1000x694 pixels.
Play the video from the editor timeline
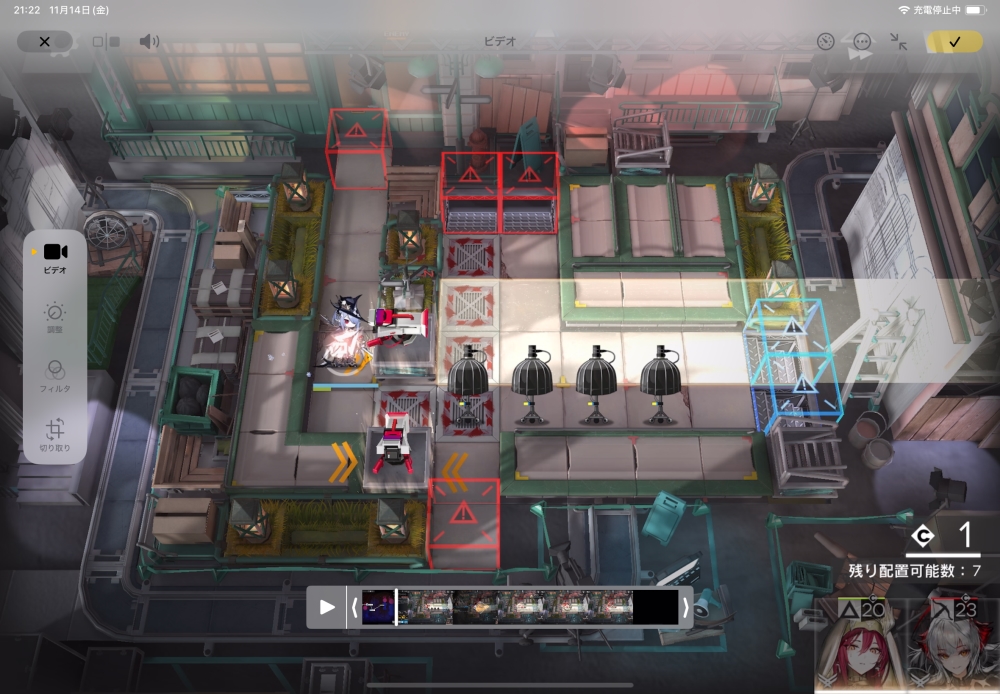(x=326, y=607)
